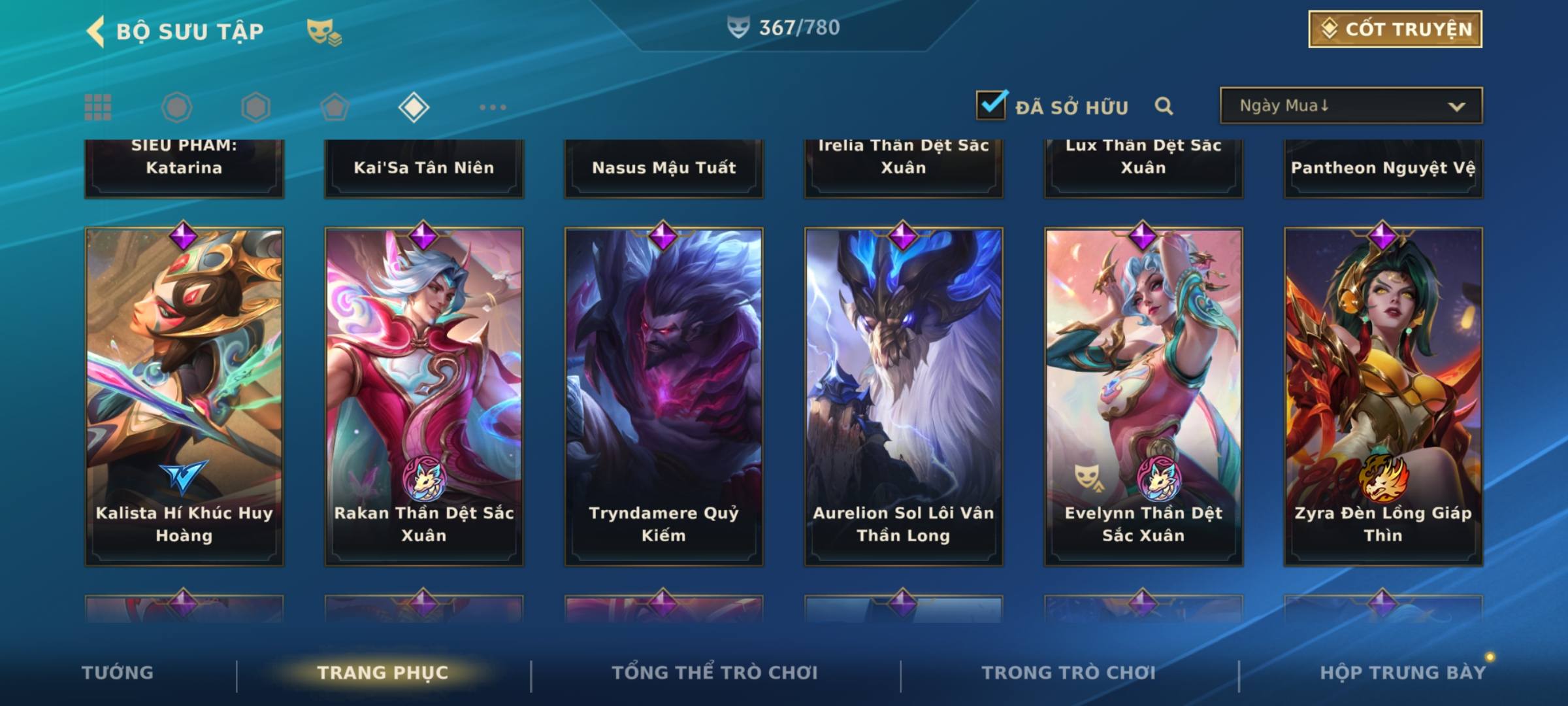The width and height of the screenshot is (1568, 706).
Task: Switch to the Tổng Thể Trò Chơi tab
Action: pyautogui.click(x=715, y=673)
